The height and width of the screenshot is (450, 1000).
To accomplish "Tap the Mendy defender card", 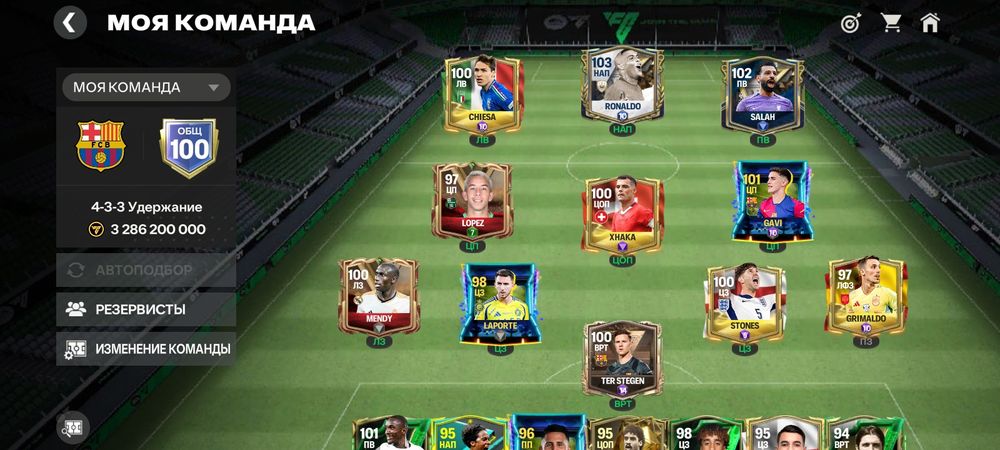I will [x=379, y=296].
